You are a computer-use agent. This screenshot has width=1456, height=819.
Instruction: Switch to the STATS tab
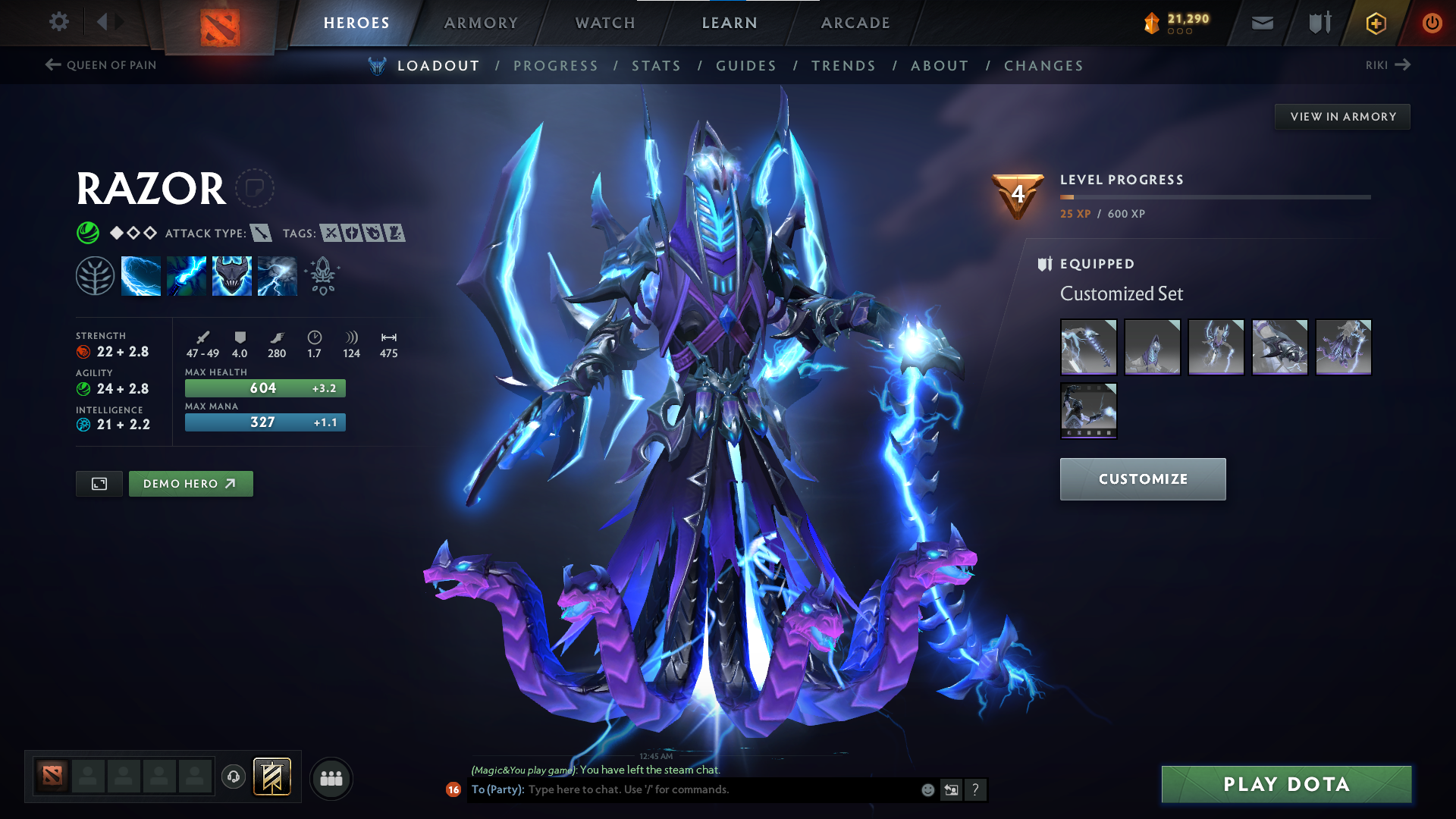pyautogui.click(x=657, y=66)
